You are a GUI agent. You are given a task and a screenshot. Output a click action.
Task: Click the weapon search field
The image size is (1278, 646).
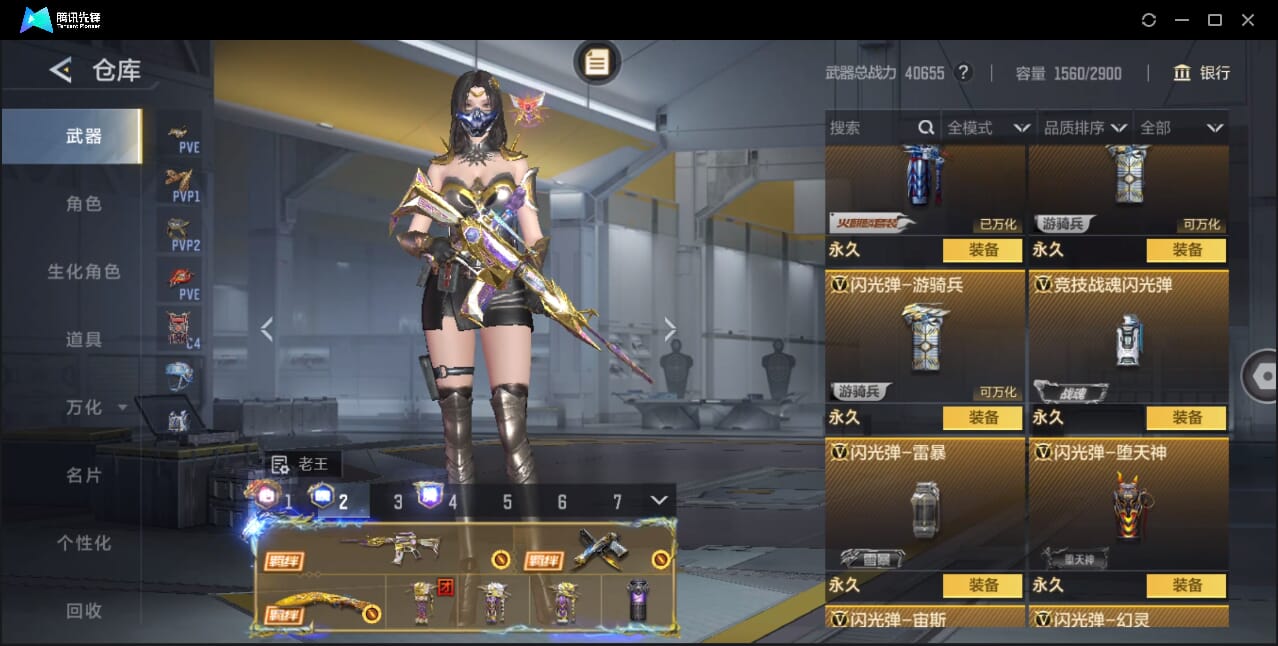coord(872,128)
